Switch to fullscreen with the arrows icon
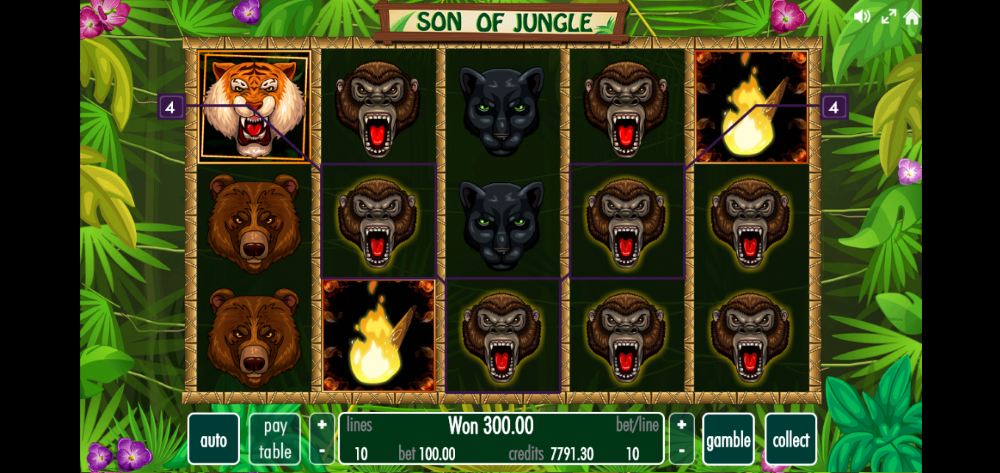 [x=888, y=16]
